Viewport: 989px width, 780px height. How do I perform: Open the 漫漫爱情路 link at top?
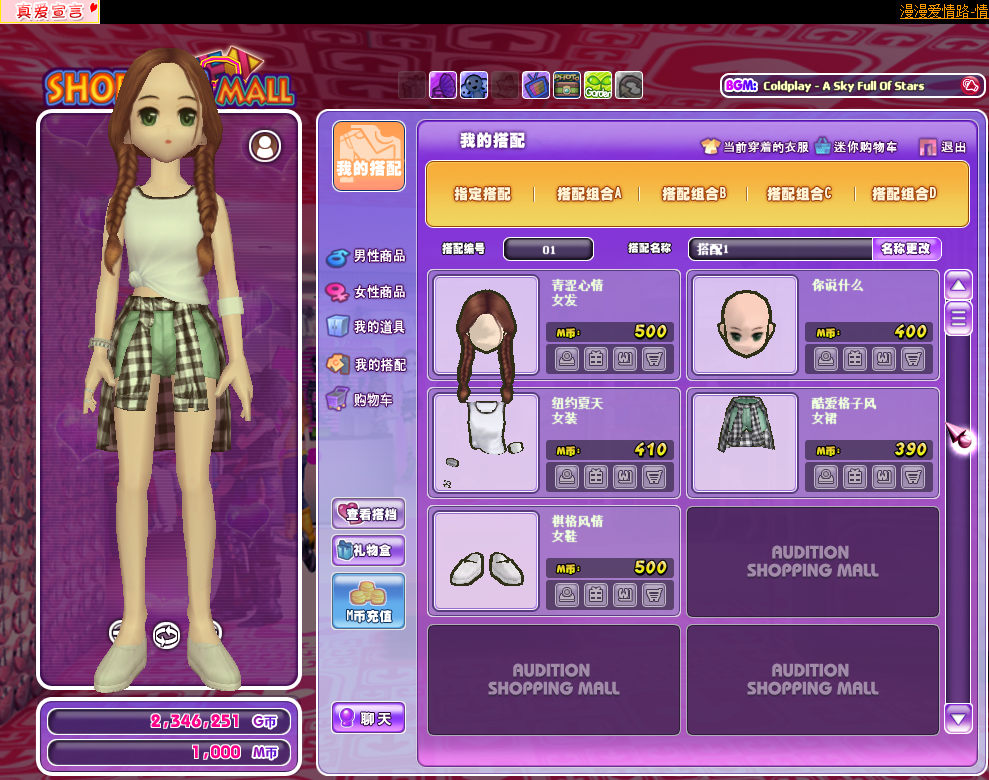943,11
